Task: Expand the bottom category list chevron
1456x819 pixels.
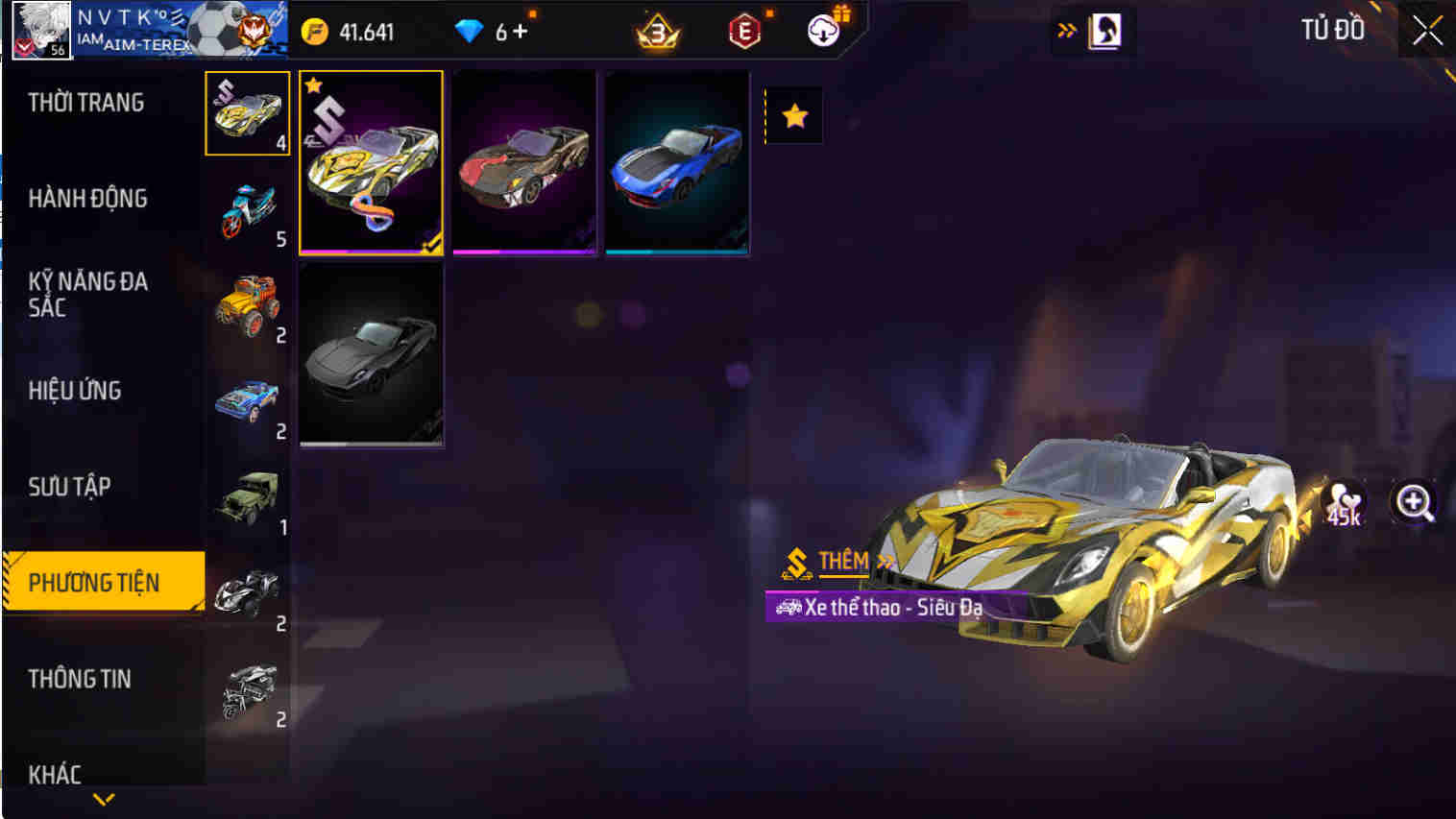Action: tap(103, 797)
